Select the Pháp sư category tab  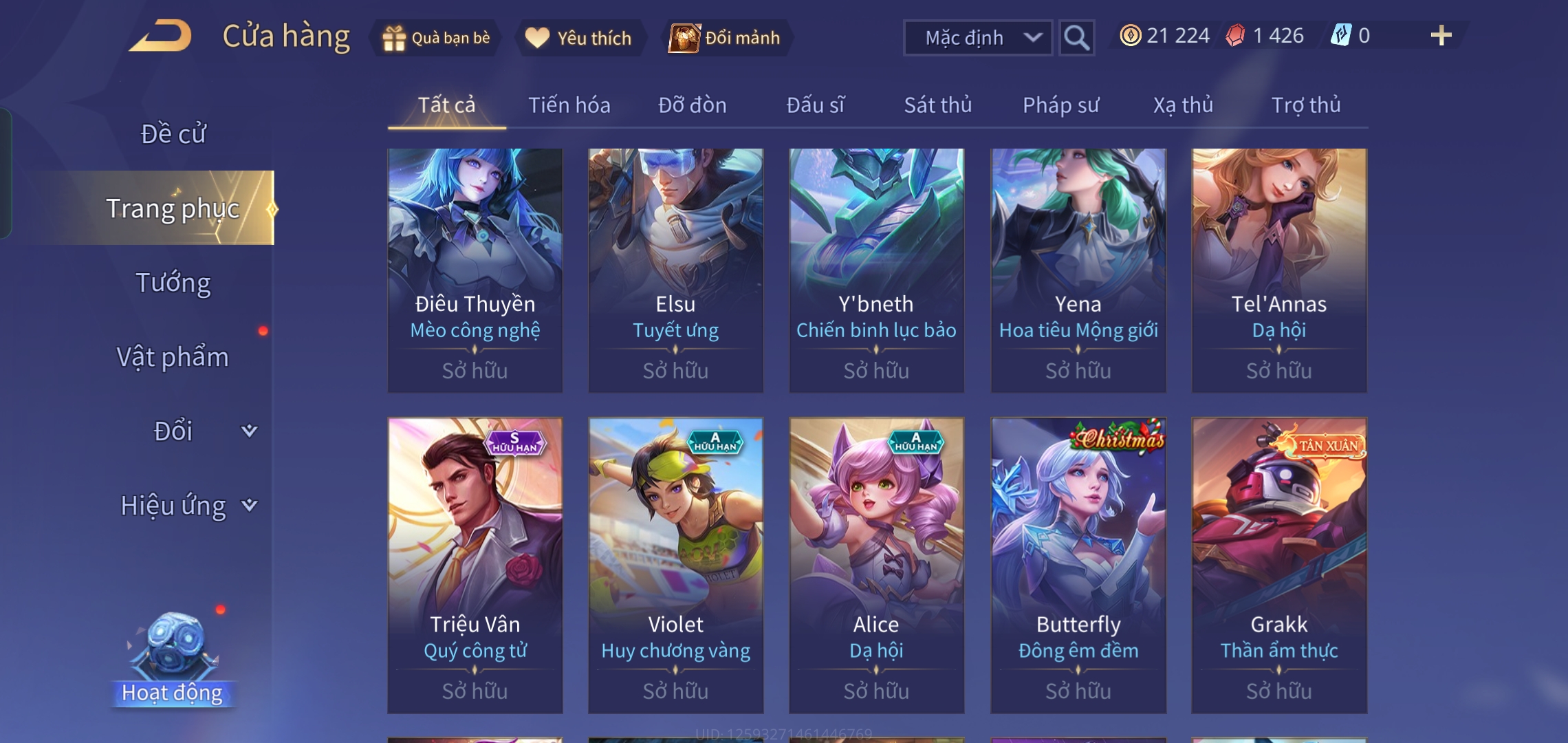tap(1060, 105)
